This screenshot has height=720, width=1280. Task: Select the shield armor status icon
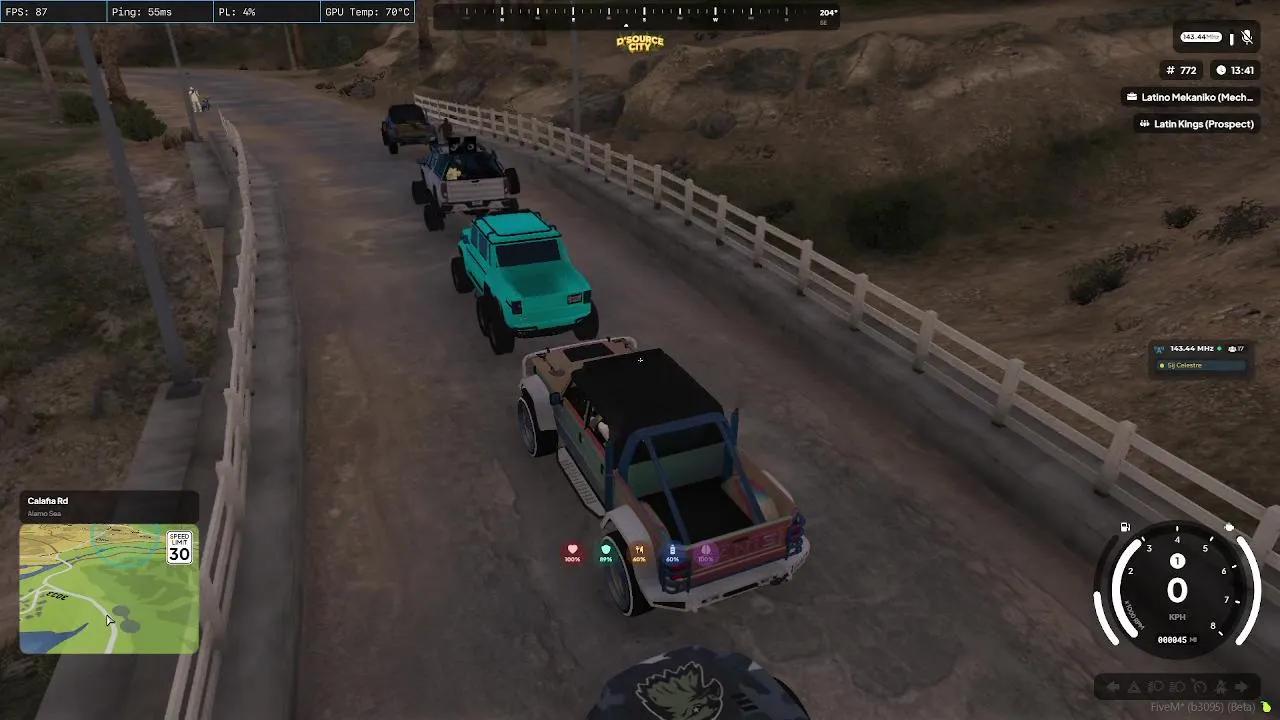click(605, 548)
